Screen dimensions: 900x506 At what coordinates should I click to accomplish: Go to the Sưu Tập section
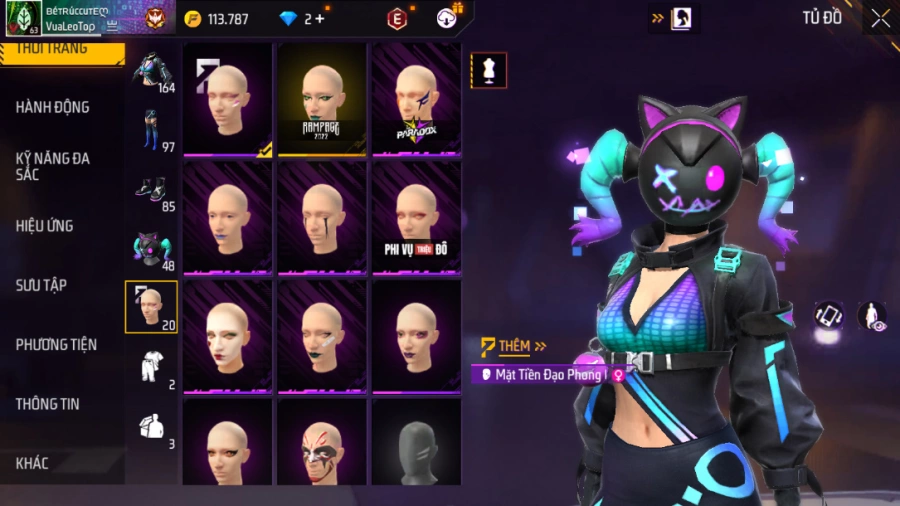click(x=41, y=285)
